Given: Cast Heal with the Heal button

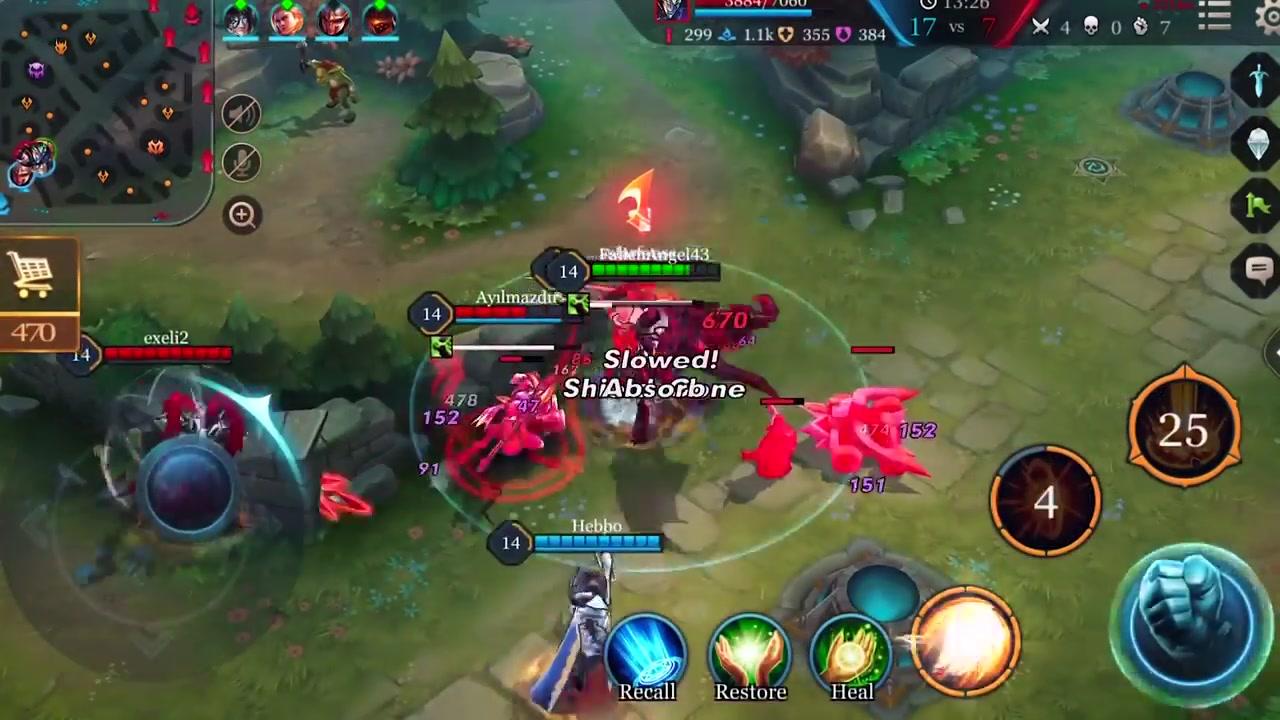Looking at the screenshot, I should point(852,650).
